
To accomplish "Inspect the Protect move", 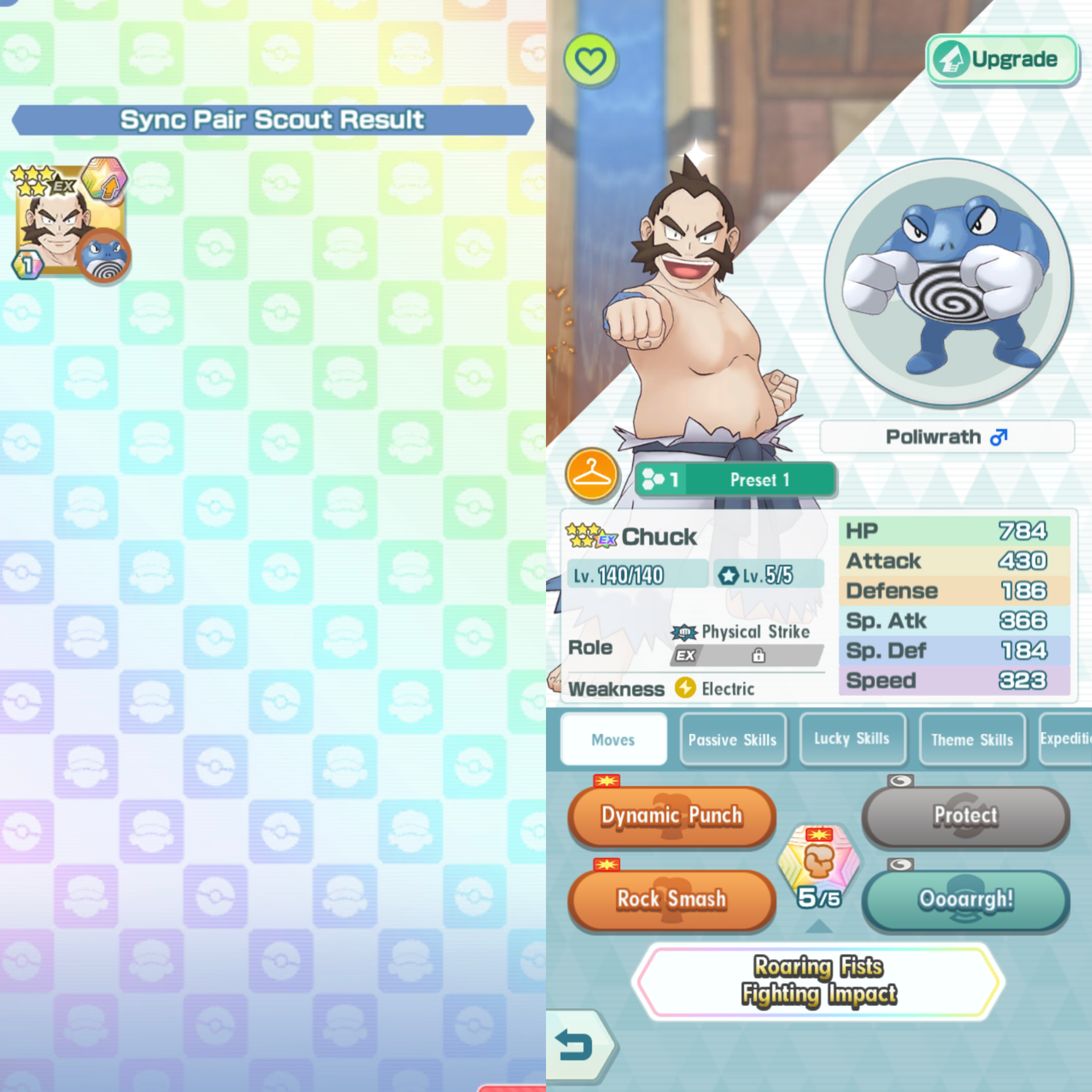I will [x=965, y=816].
